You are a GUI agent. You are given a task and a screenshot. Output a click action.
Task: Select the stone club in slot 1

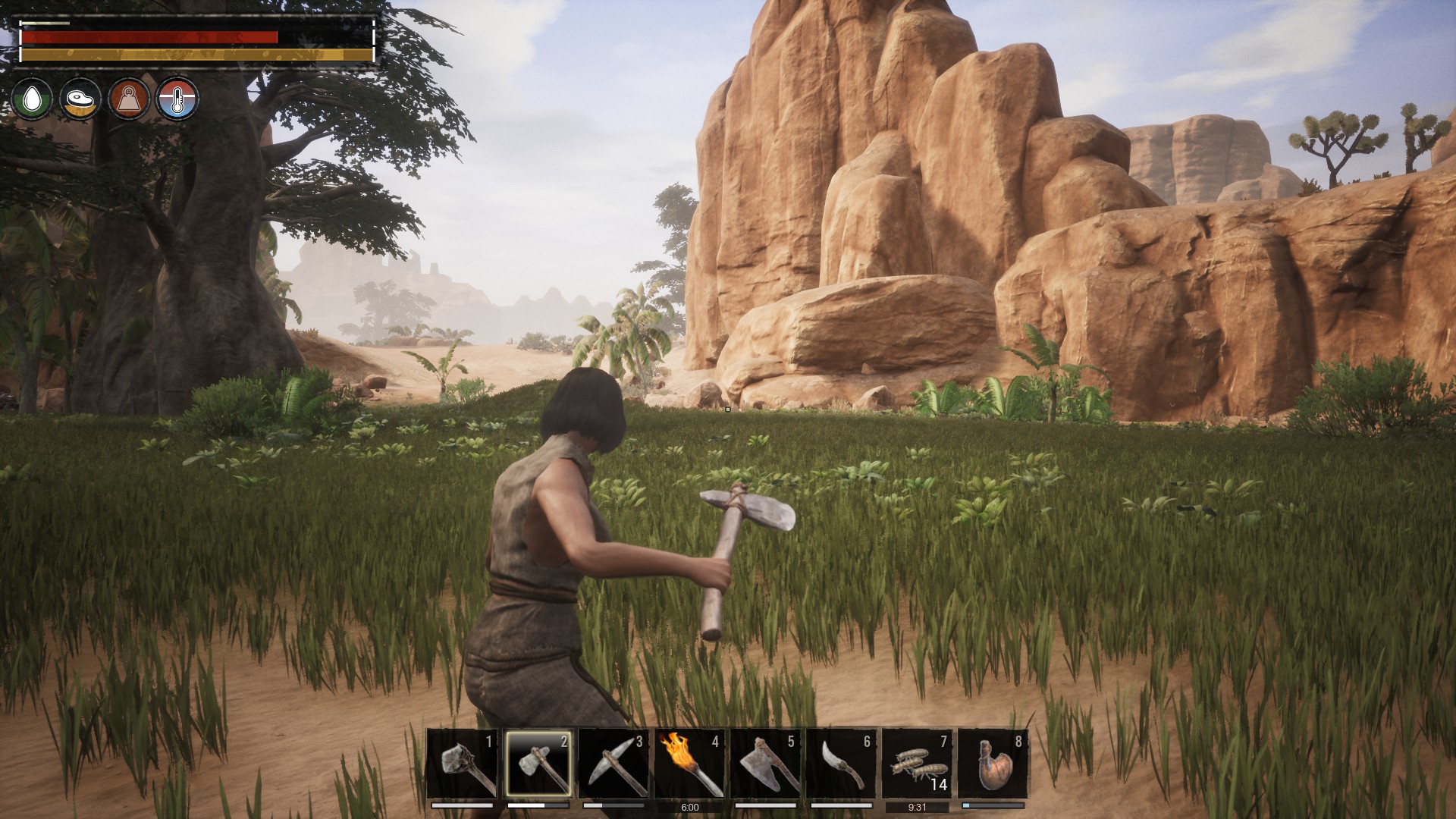click(x=463, y=764)
